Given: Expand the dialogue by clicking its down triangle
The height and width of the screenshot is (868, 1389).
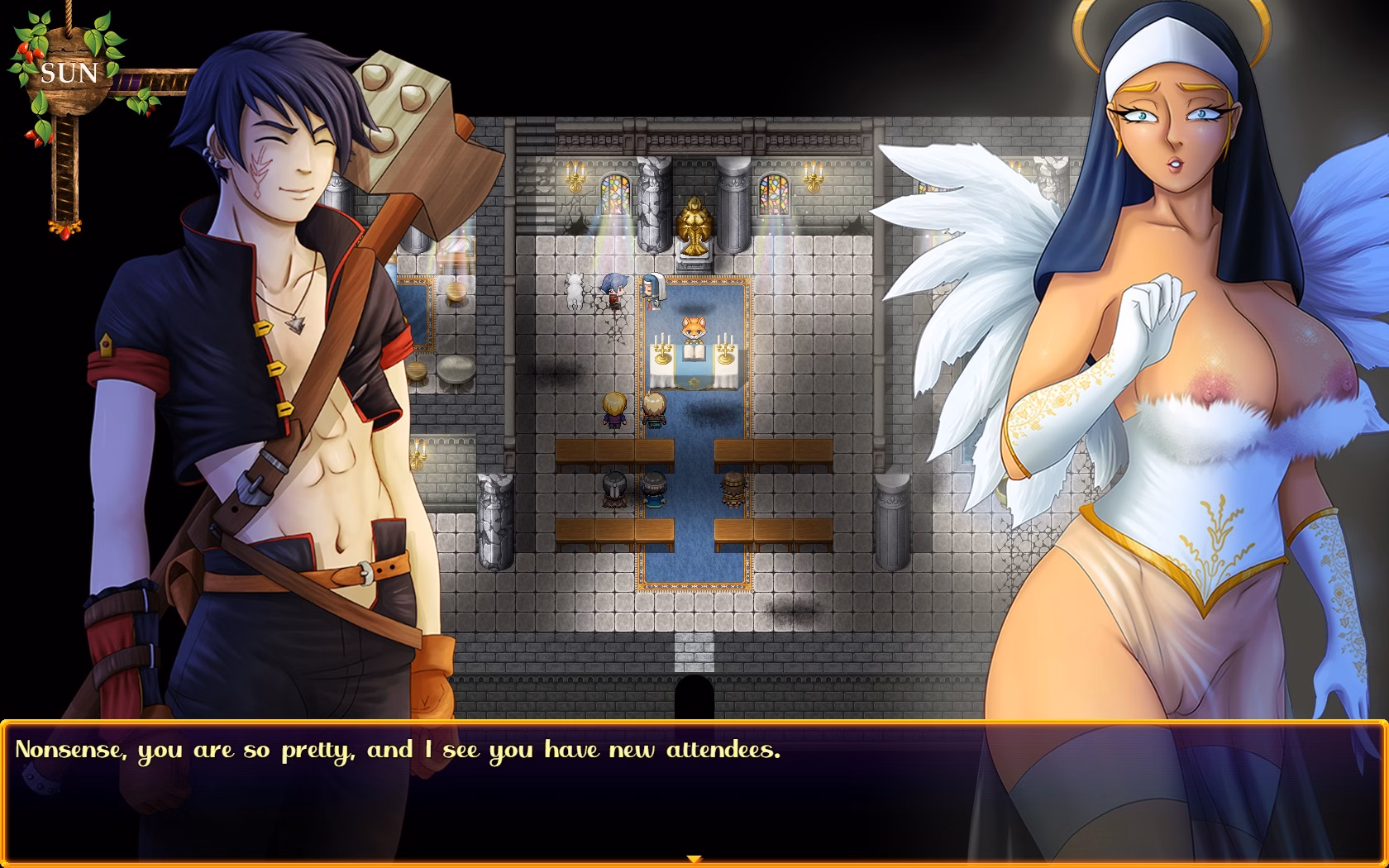Looking at the screenshot, I should click(x=694, y=858).
